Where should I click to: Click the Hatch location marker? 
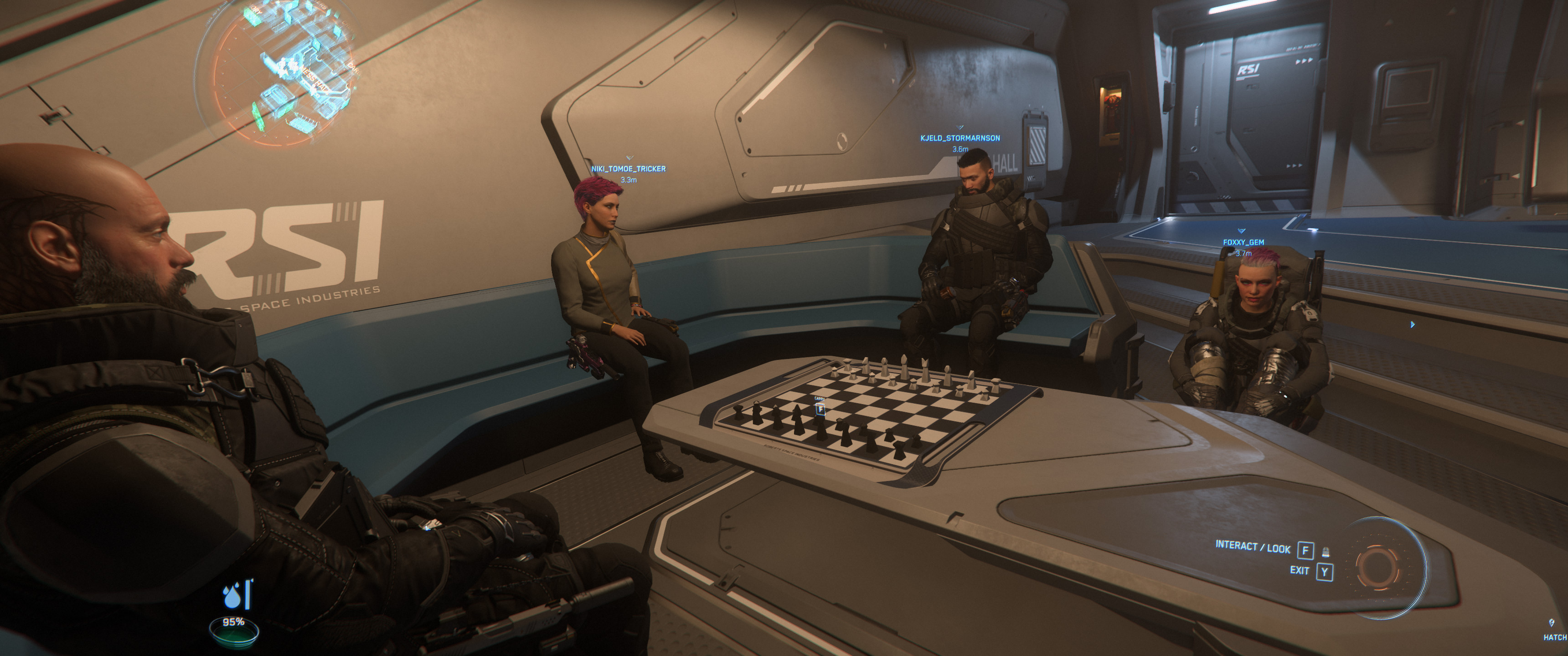[x=1553, y=630]
